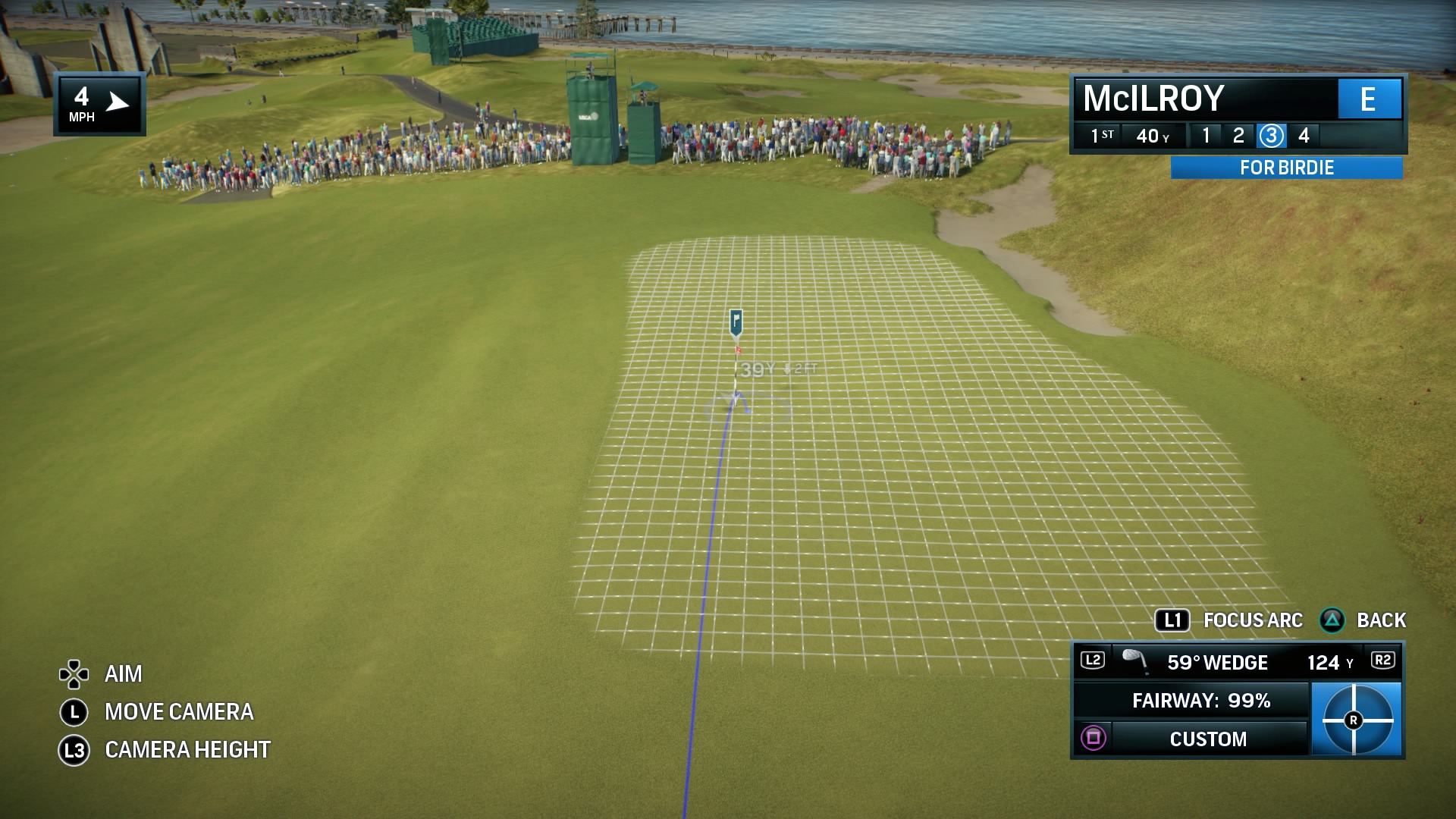Click the Fairway 99% lie panel
The image size is (1456, 819).
coord(1201,701)
